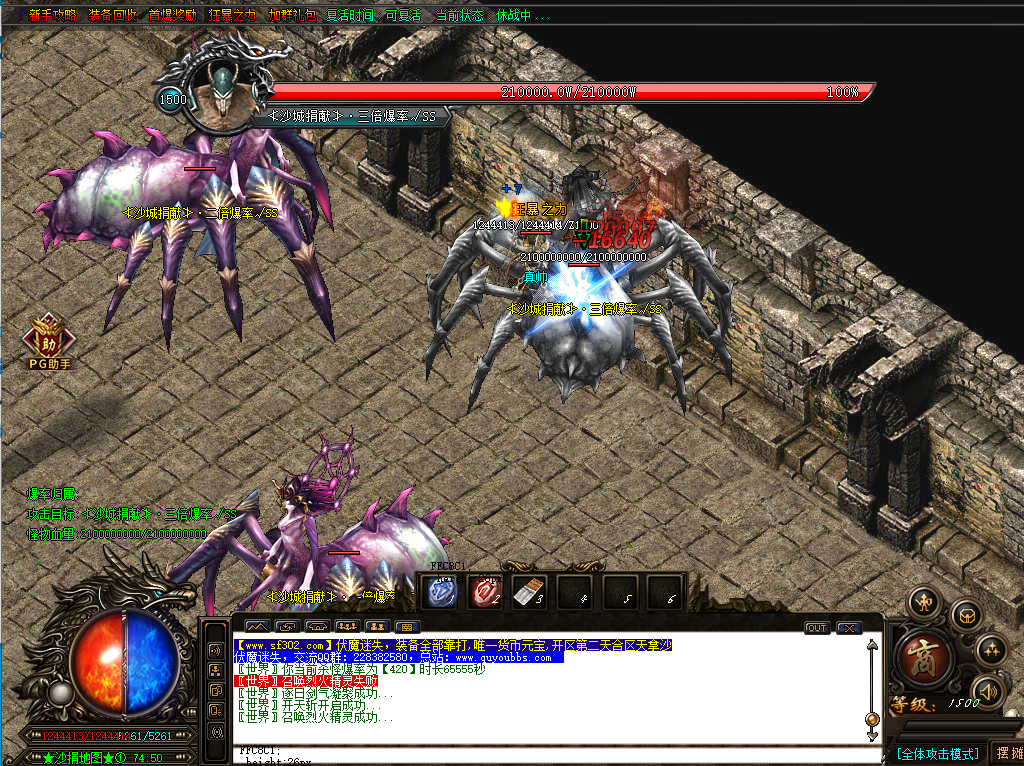This screenshot has width=1024, height=766.
Task: Use the blue orb in hotbar slot 1
Action: pos(442,592)
